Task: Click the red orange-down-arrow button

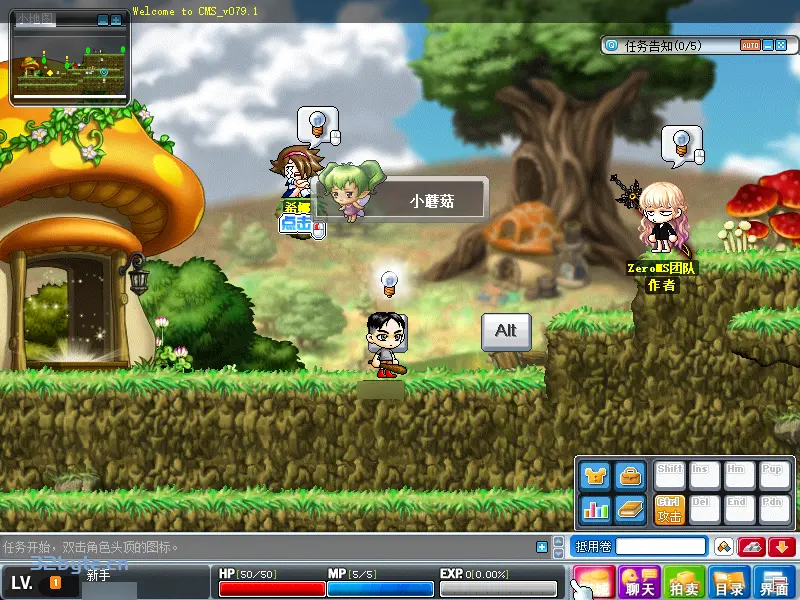Action: [781, 546]
